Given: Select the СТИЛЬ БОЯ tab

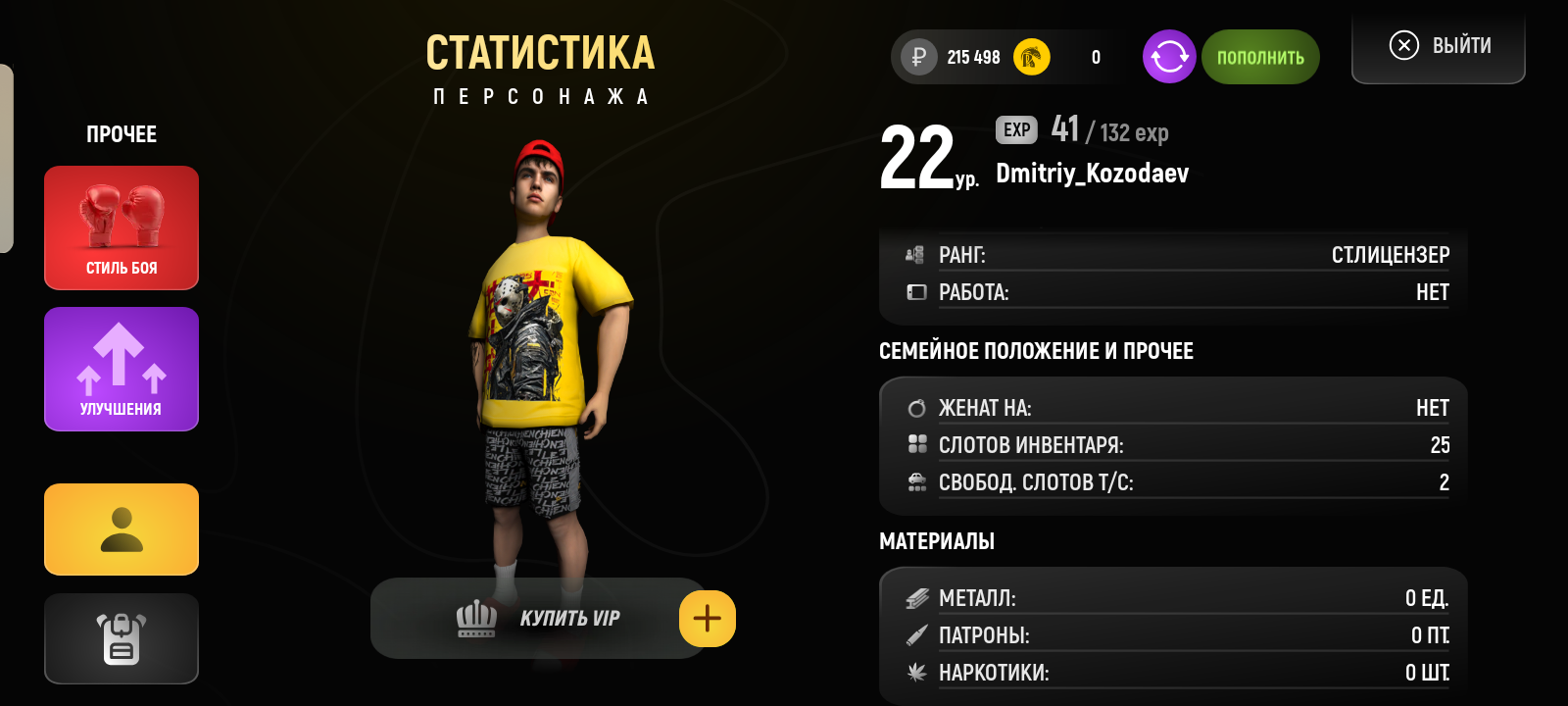Looking at the screenshot, I should point(120,227).
